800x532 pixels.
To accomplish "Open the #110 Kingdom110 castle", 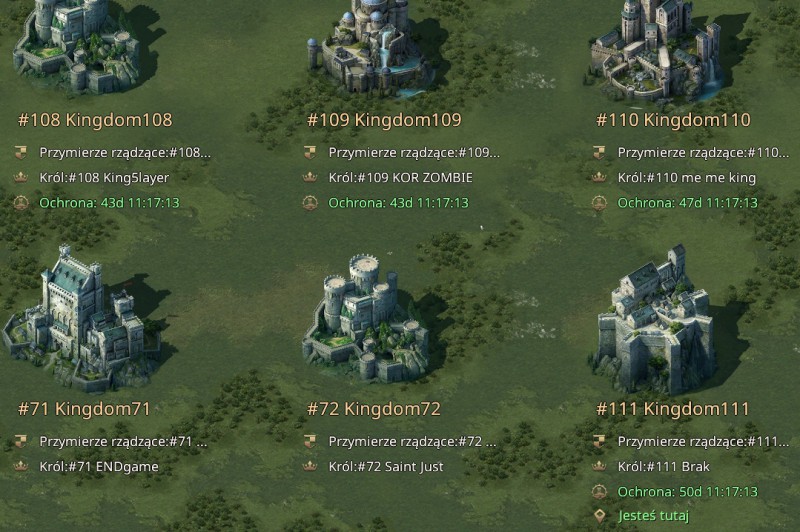I will click(655, 48).
